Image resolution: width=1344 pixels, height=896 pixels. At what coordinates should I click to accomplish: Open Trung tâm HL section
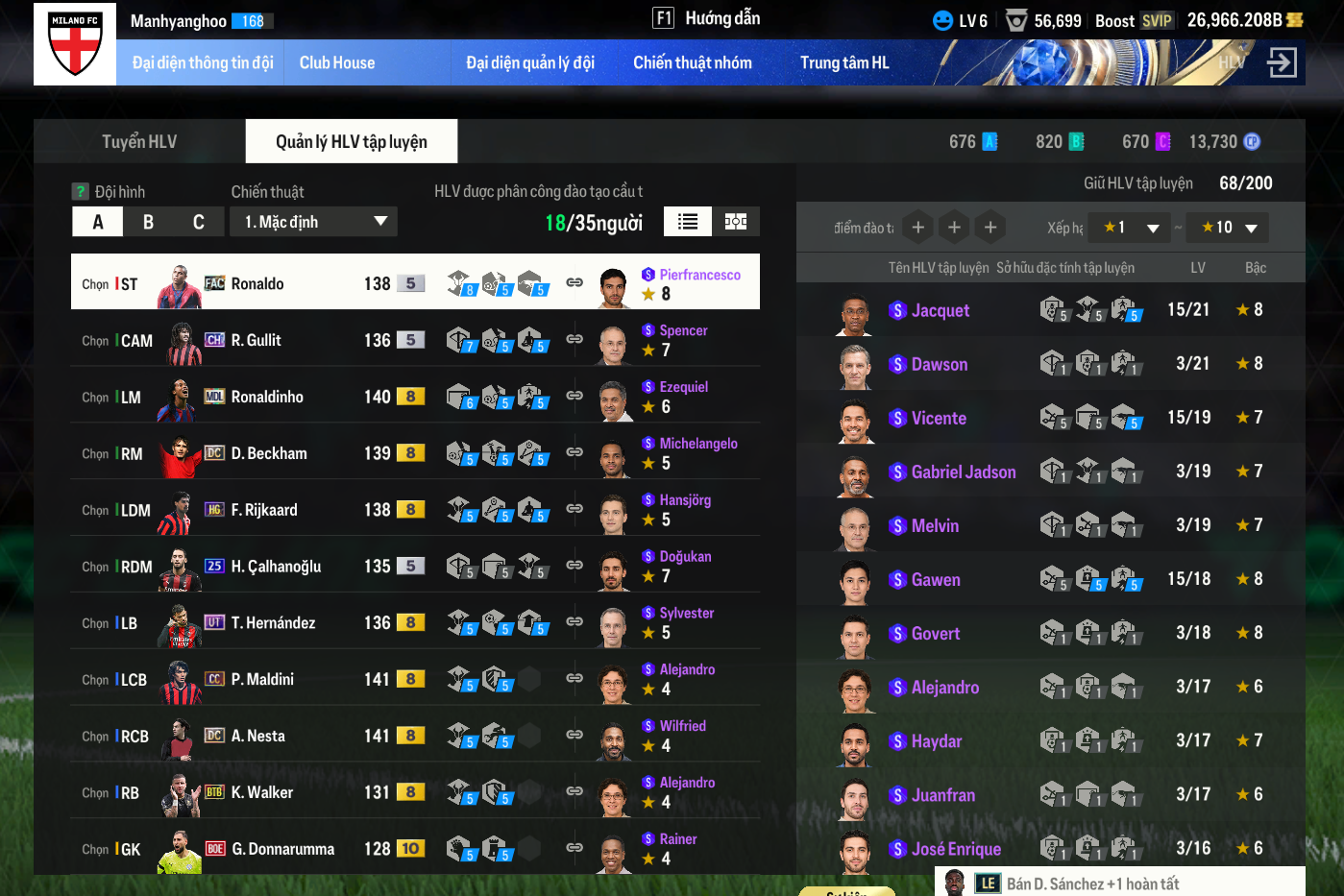coord(844,63)
